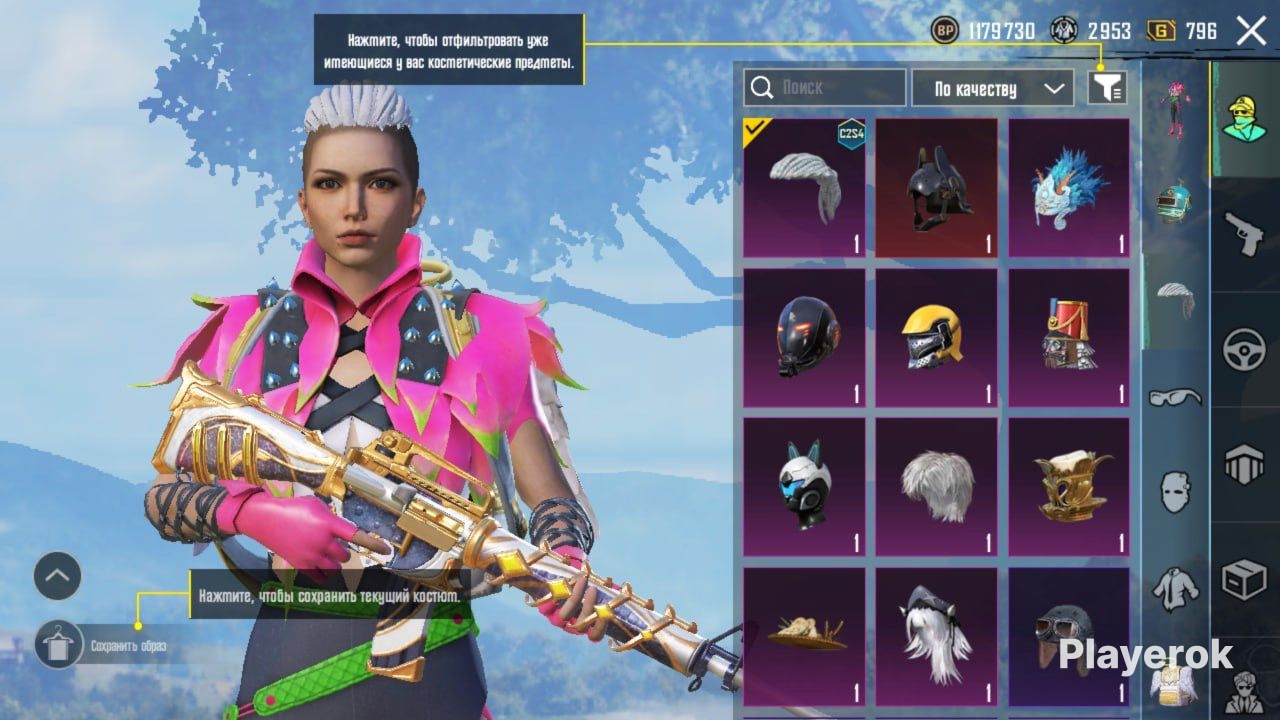Close the inventory screen with X
The height and width of the screenshot is (720, 1280).
1251,31
